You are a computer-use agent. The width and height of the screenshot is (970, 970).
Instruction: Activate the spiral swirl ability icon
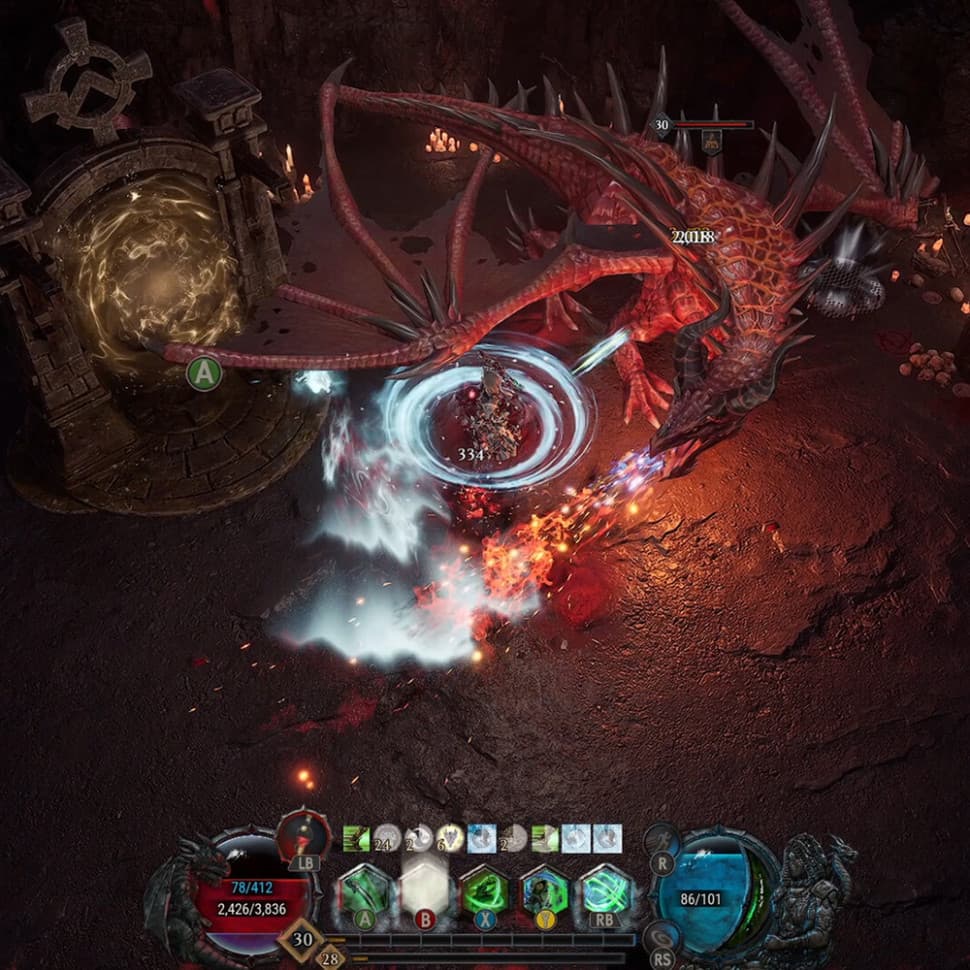click(661, 936)
